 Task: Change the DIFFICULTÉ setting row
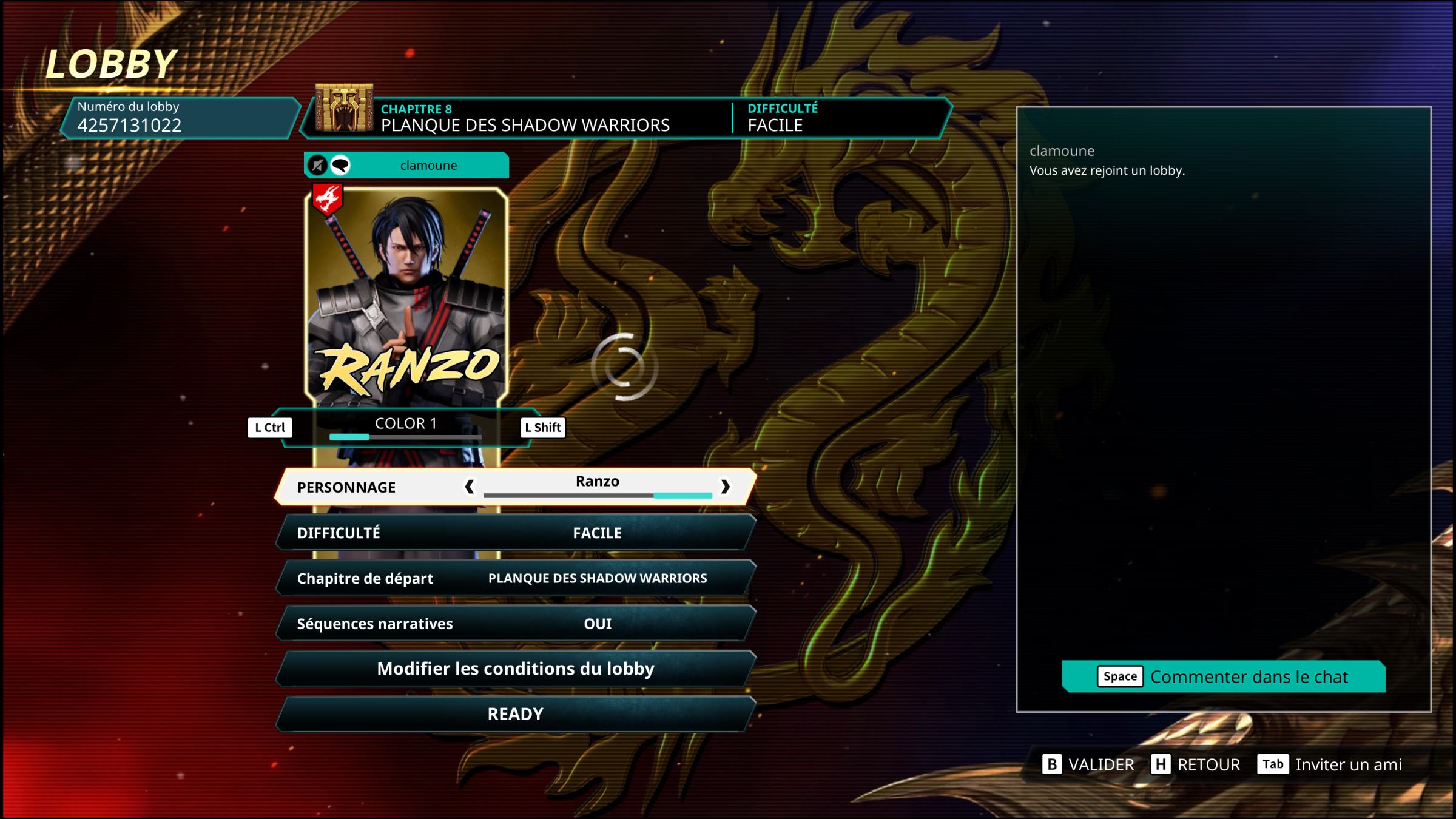pyautogui.click(x=516, y=533)
